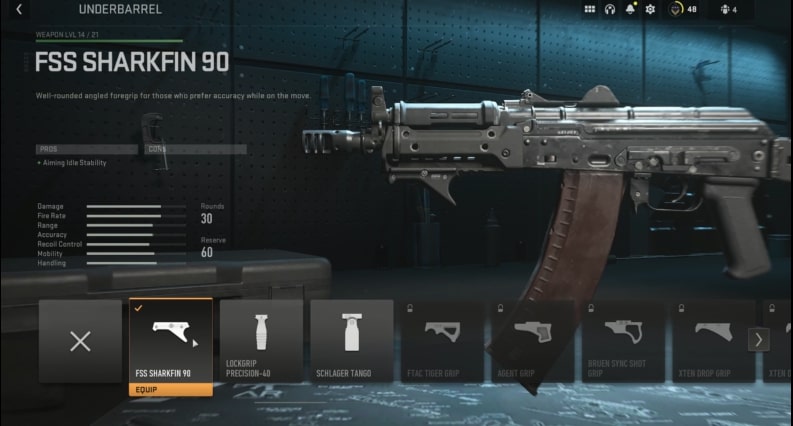View the player rank level 48 badge
The image size is (793, 426).
pyautogui.click(x=682, y=10)
